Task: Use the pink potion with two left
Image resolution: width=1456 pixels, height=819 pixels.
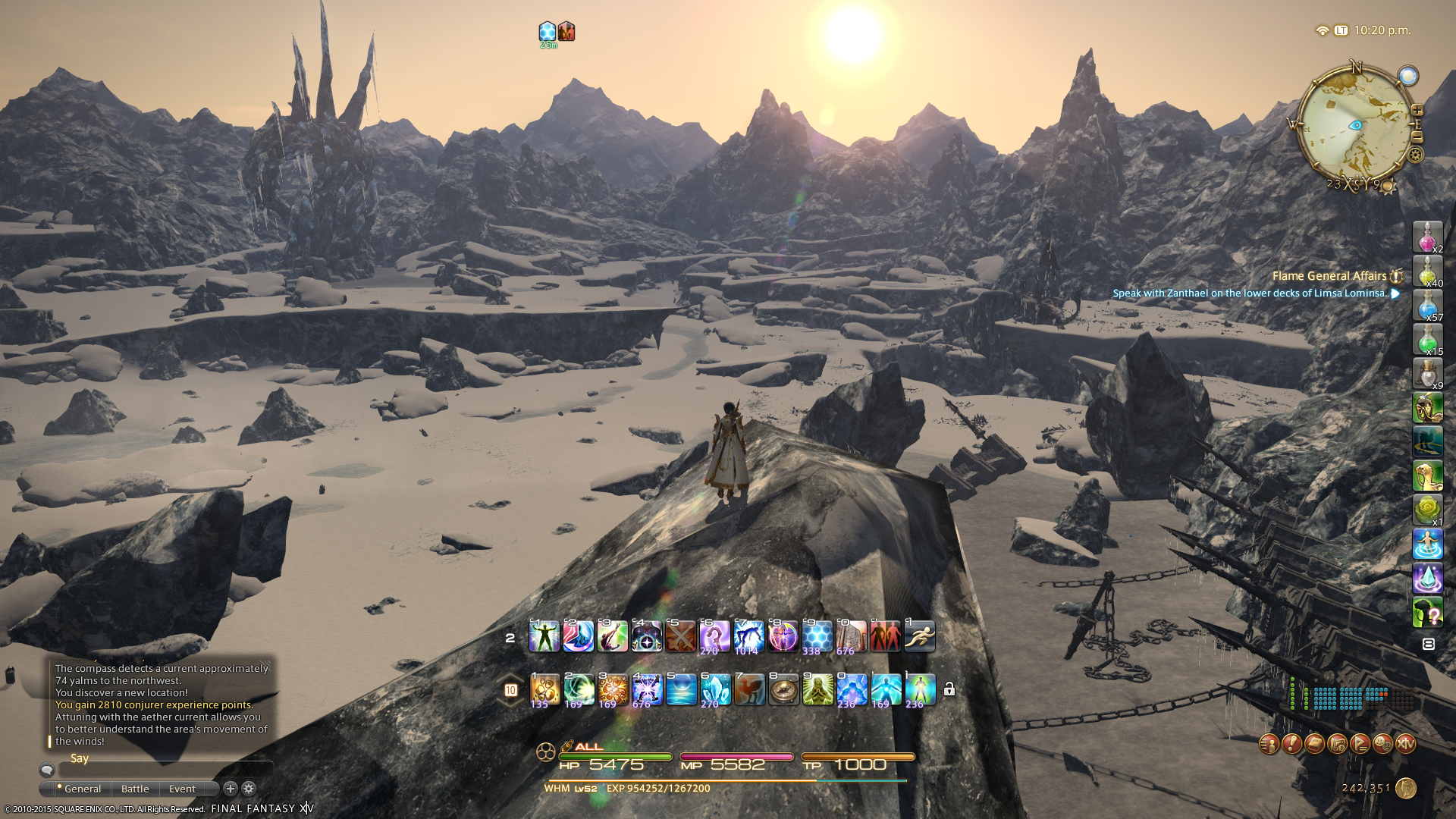Action: point(1427,237)
